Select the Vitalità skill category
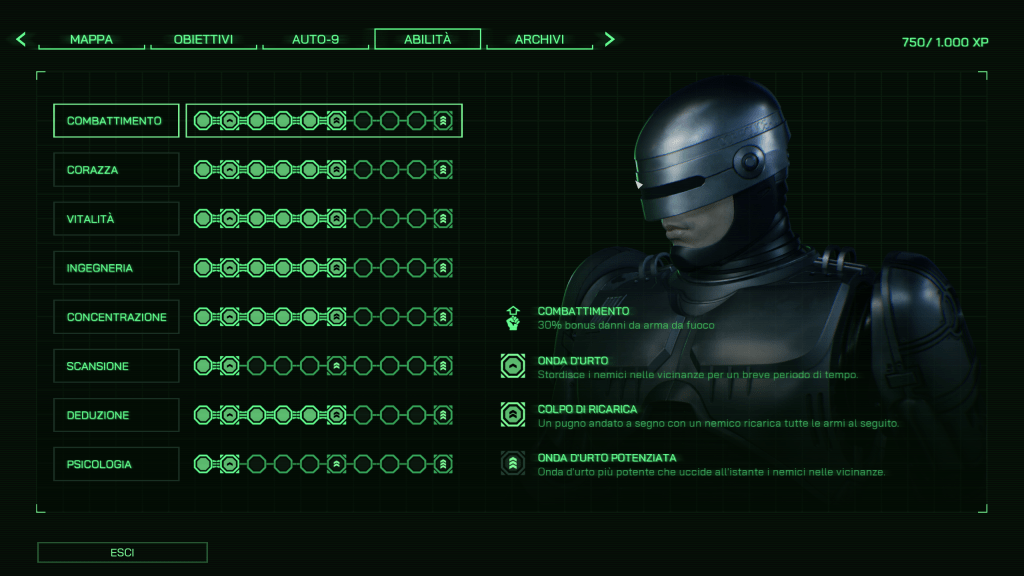Screen dimensions: 1024x576 coord(116,219)
